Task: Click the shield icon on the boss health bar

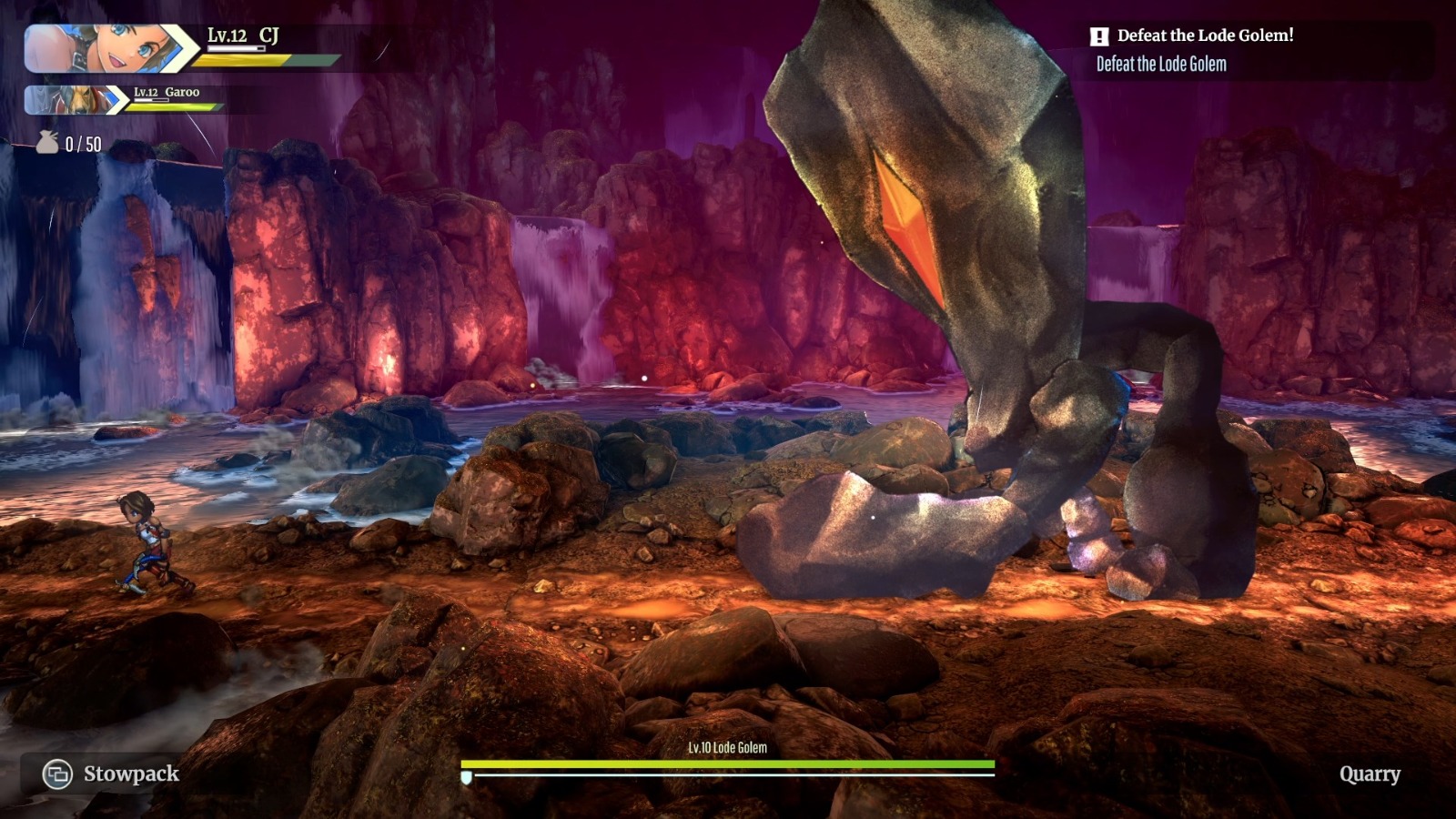Action: tap(465, 778)
